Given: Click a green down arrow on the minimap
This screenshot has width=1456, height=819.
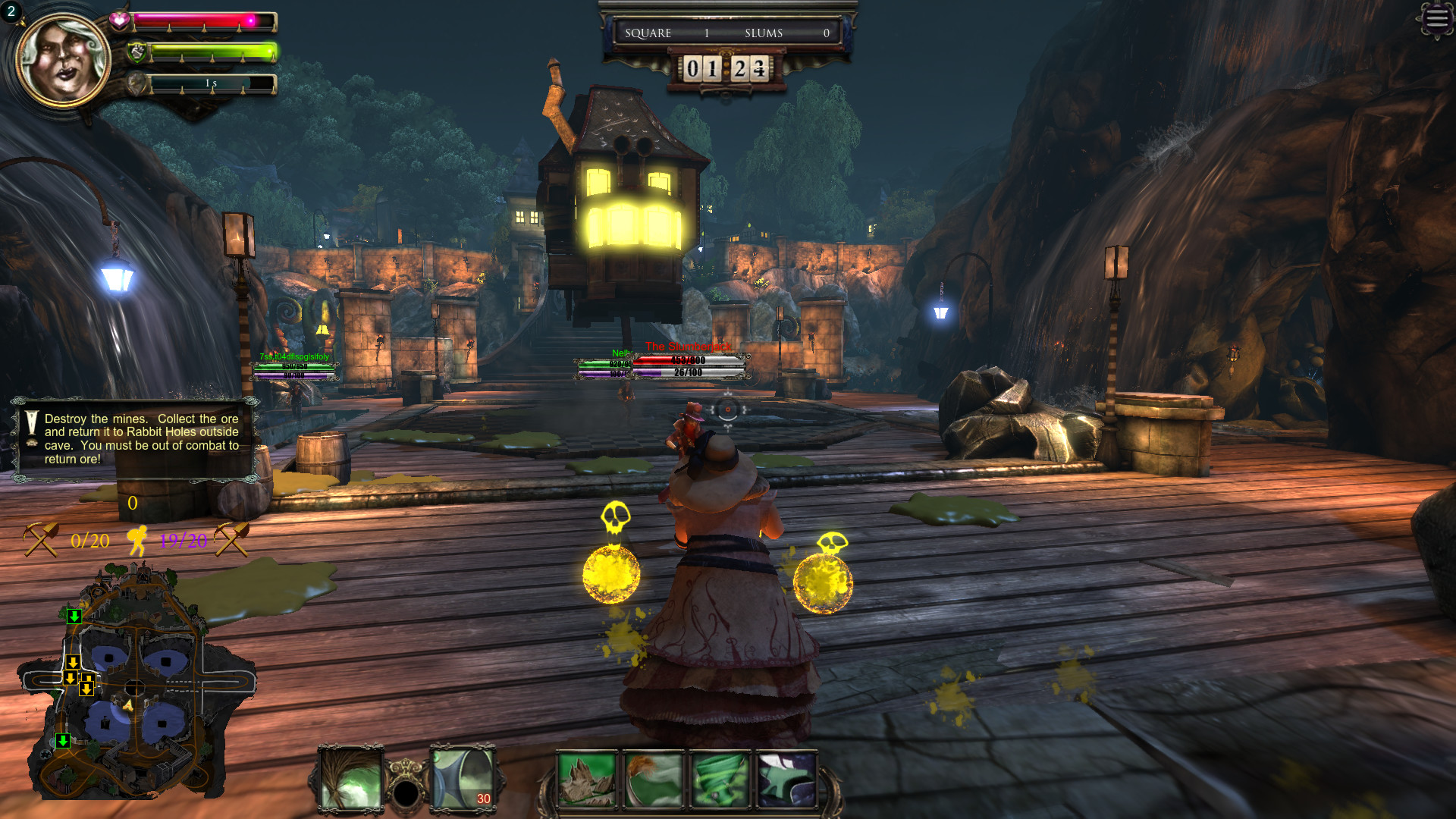Looking at the screenshot, I should pyautogui.click(x=74, y=617).
